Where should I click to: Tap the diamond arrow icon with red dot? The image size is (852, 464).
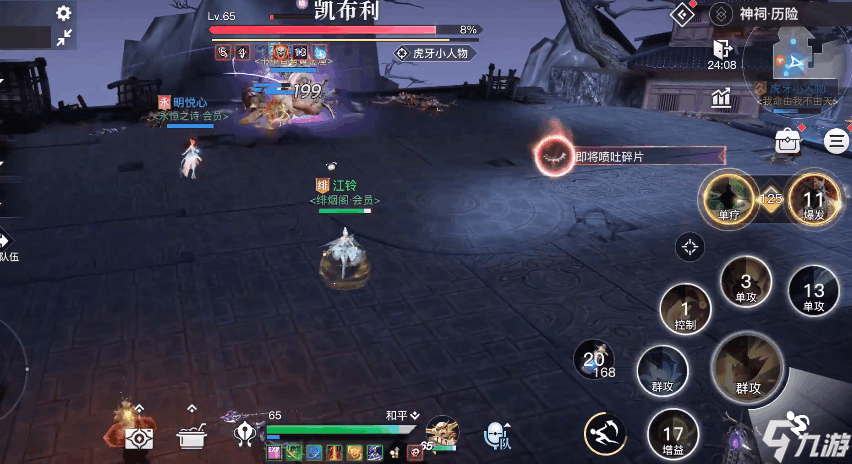click(x=682, y=14)
